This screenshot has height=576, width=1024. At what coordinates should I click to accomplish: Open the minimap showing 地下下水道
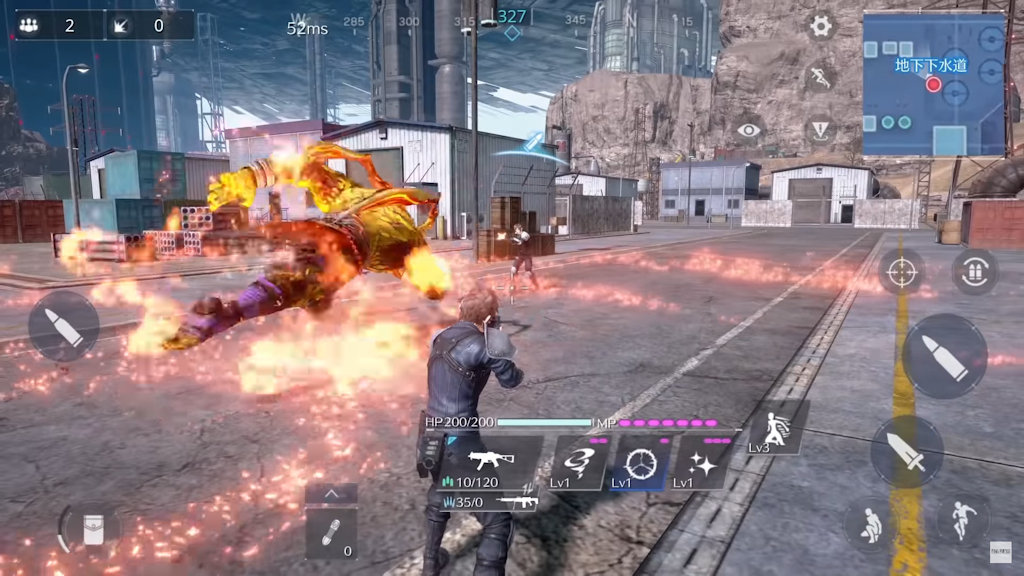click(934, 84)
